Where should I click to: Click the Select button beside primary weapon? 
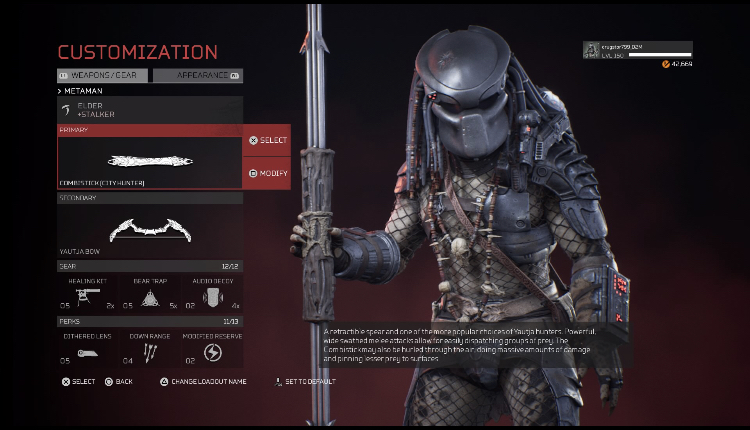pos(267,141)
